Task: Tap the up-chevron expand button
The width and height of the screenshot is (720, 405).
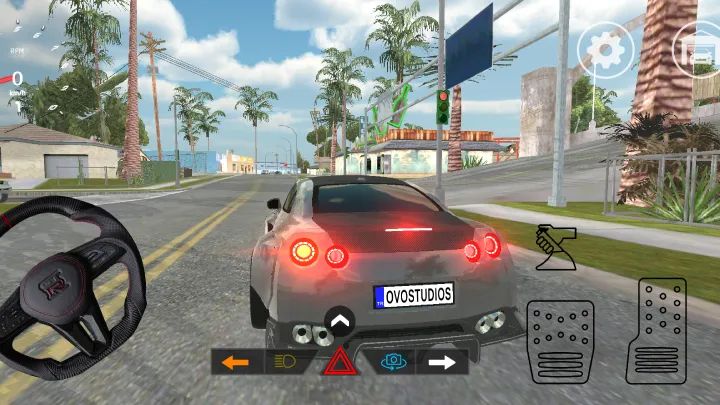Action: [340, 322]
